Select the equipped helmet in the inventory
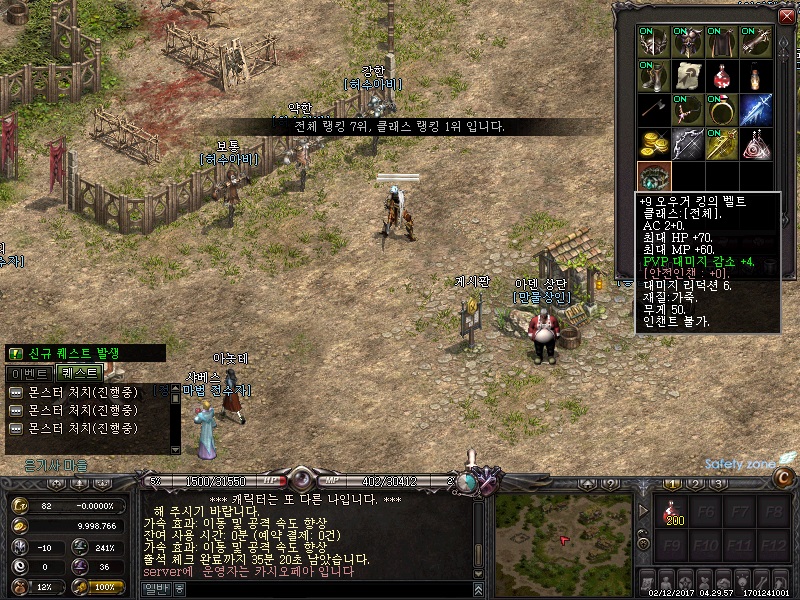The width and height of the screenshot is (800, 600). point(655,42)
